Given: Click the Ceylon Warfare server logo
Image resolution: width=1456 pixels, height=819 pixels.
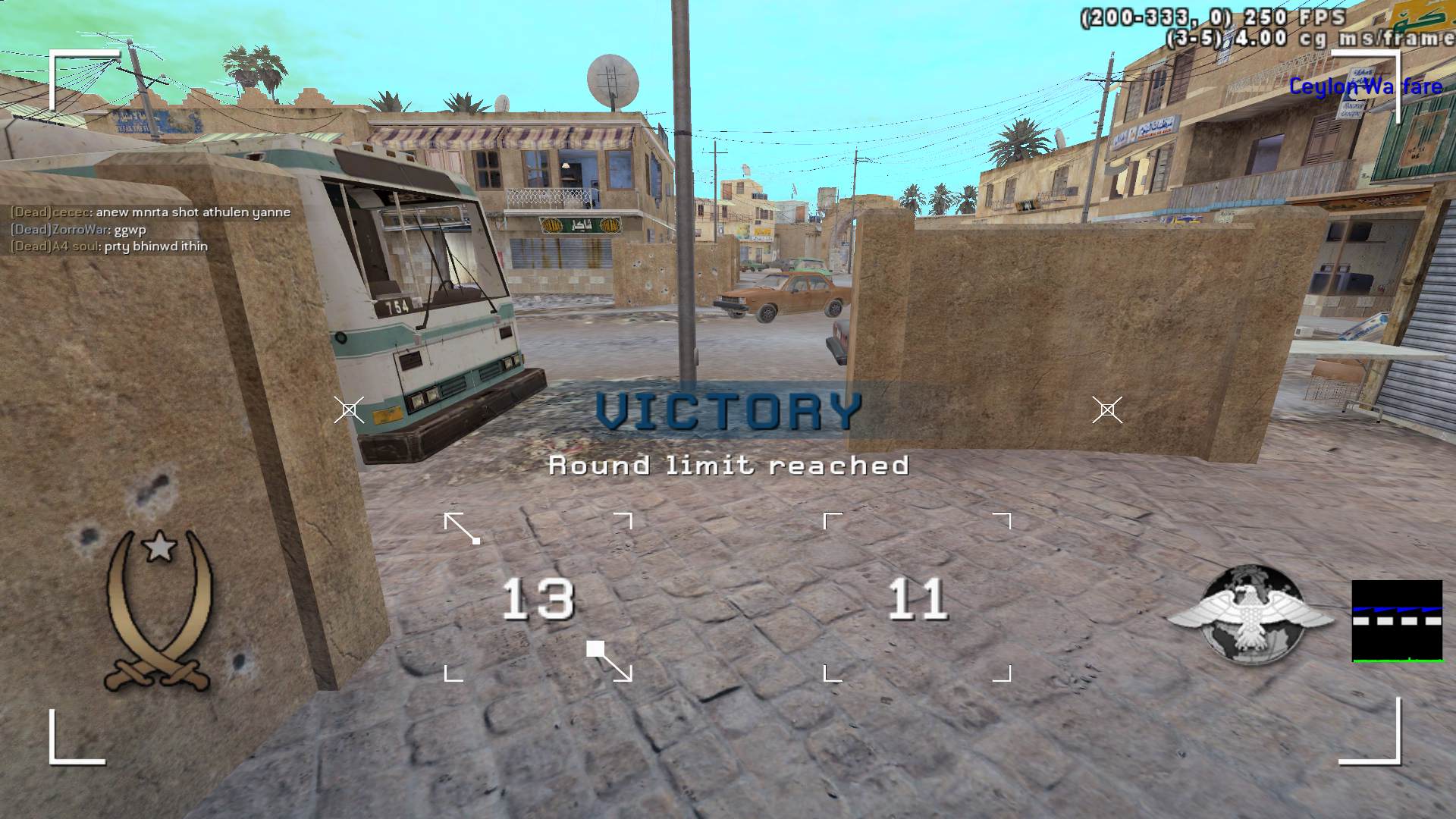Looking at the screenshot, I should coord(1365,87).
